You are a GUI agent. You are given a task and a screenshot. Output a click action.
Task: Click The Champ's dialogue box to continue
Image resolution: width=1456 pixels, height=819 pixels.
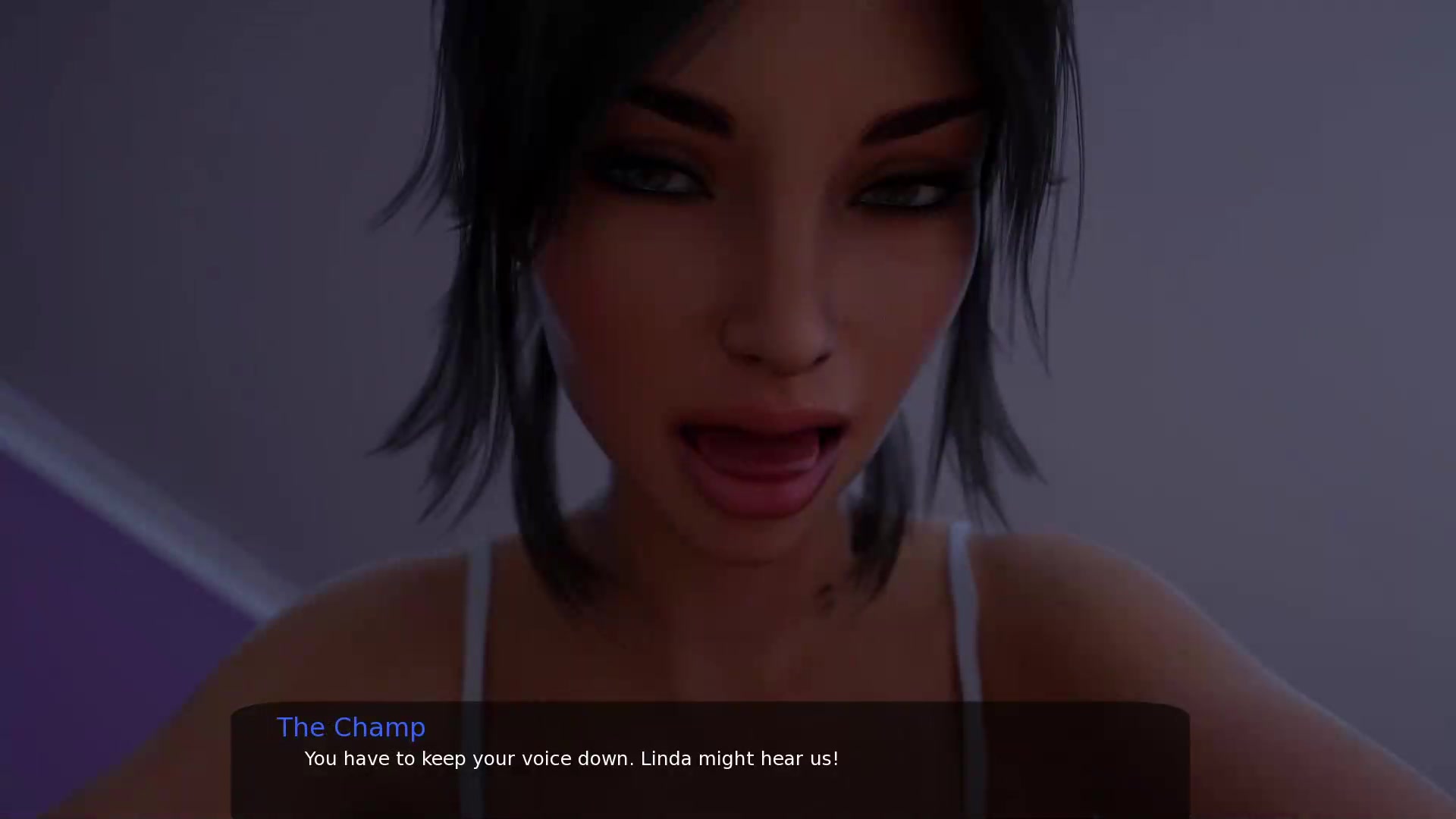(710, 760)
